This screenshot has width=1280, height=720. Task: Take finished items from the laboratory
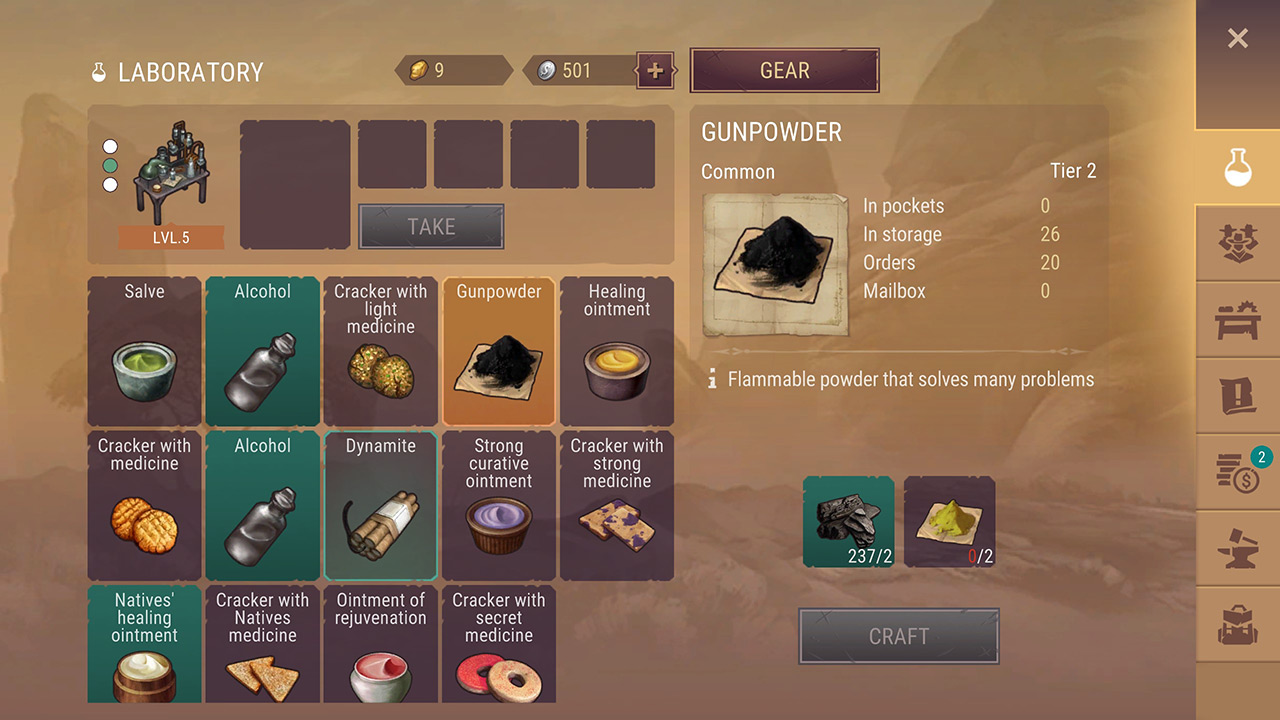(431, 227)
